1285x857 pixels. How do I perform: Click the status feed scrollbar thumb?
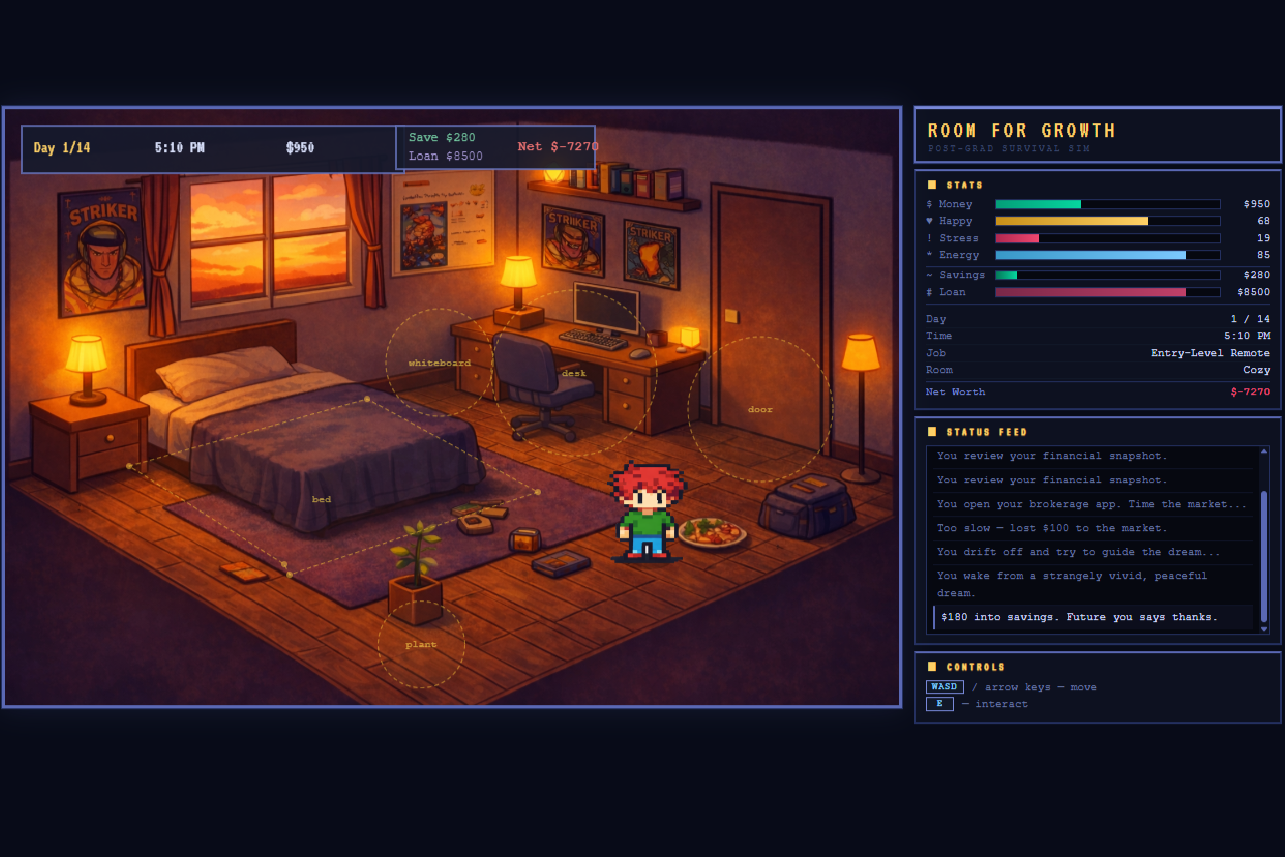(x=1264, y=555)
